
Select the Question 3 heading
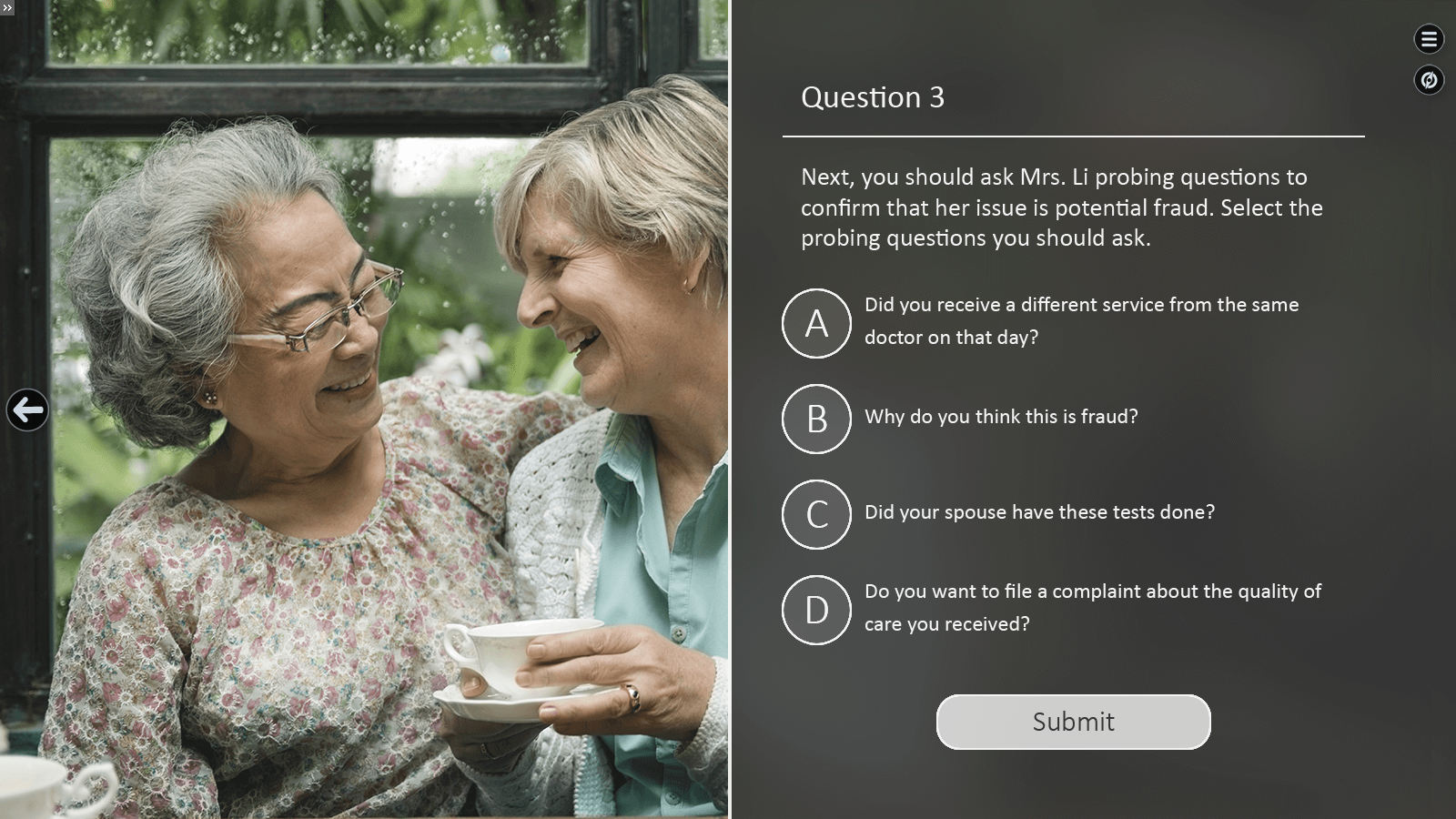coord(875,97)
